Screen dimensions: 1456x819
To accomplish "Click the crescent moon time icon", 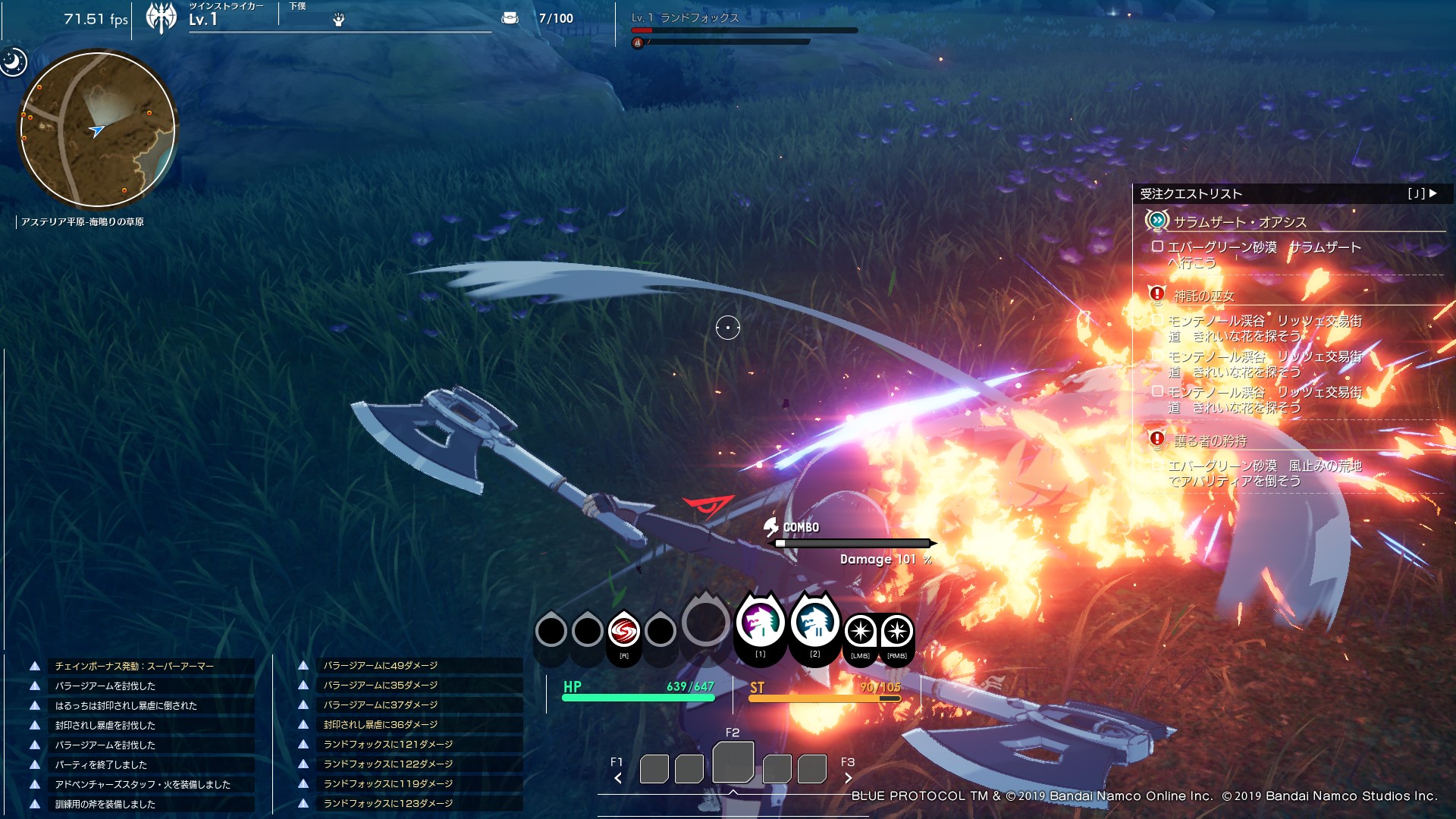I will click(13, 61).
